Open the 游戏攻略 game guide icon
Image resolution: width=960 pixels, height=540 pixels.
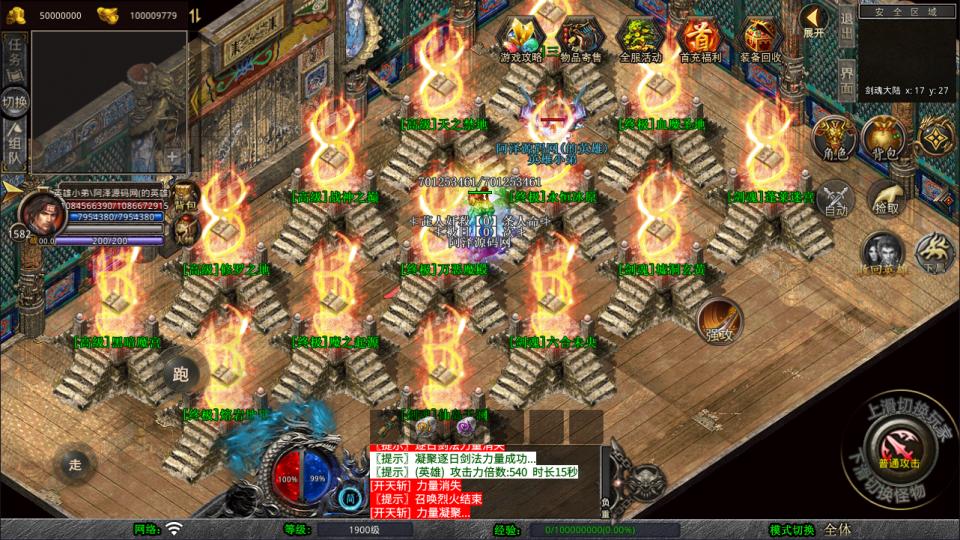pos(521,38)
